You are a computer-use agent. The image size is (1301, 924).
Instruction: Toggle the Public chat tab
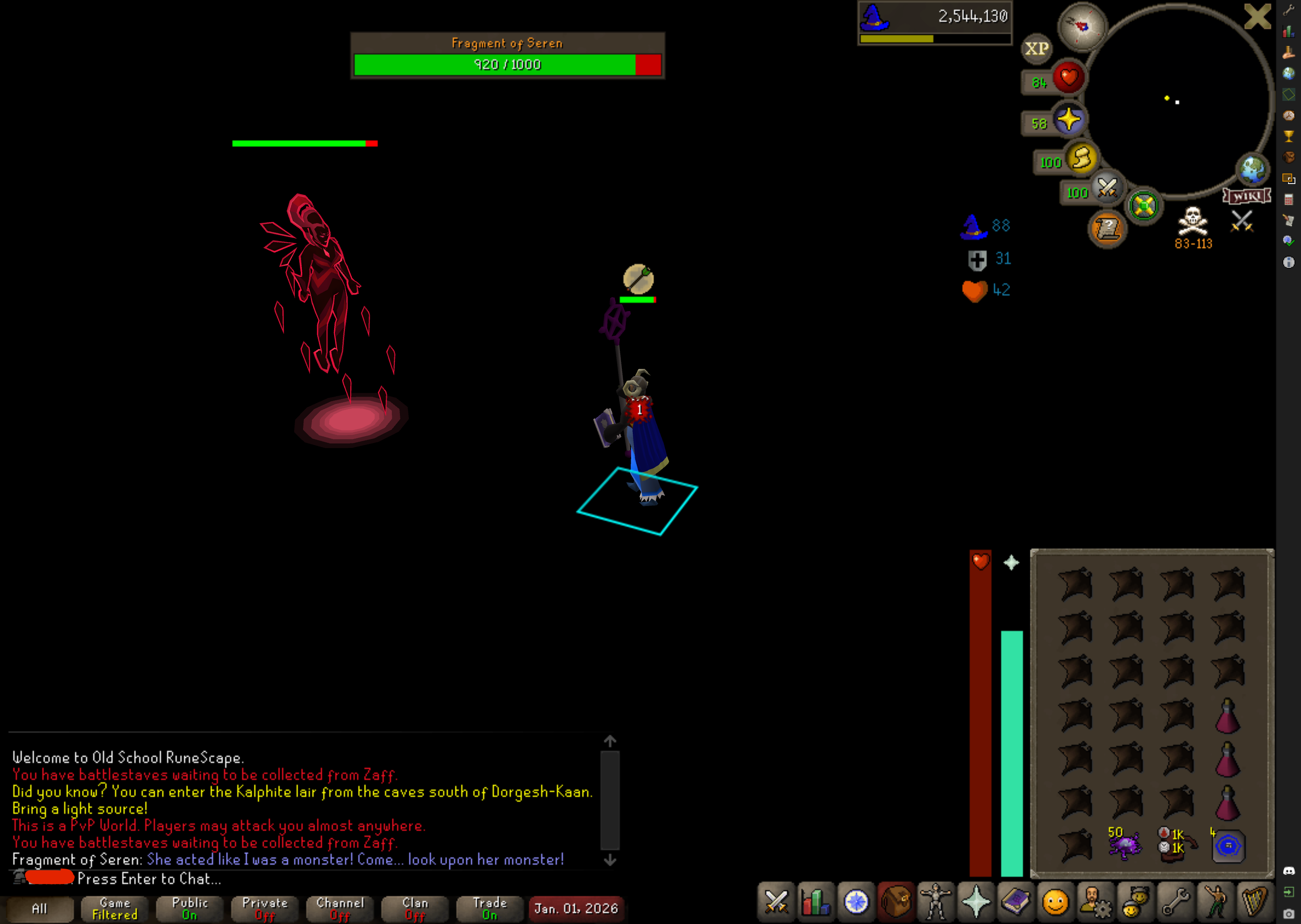coord(190,909)
